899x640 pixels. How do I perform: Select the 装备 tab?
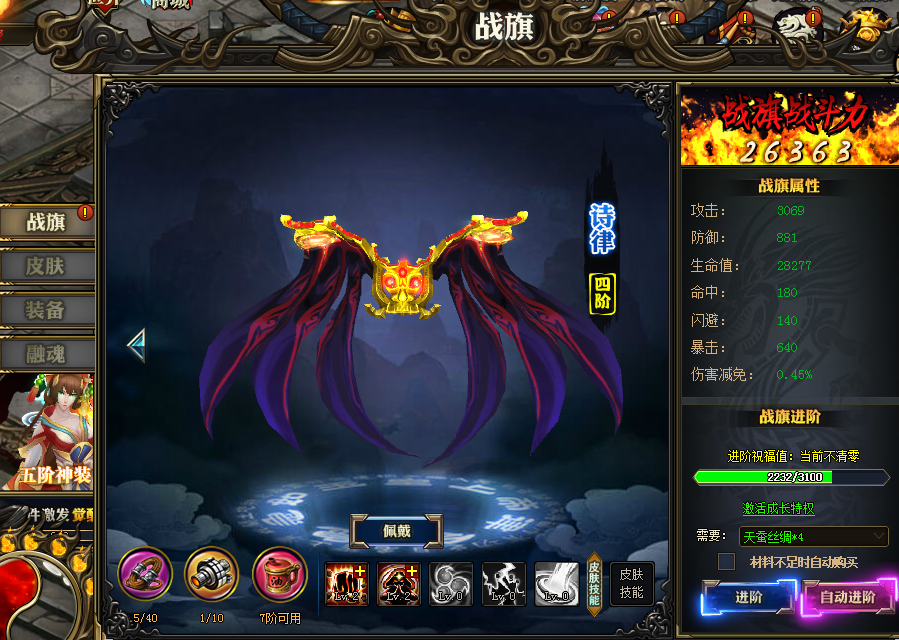tap(46, 310)
